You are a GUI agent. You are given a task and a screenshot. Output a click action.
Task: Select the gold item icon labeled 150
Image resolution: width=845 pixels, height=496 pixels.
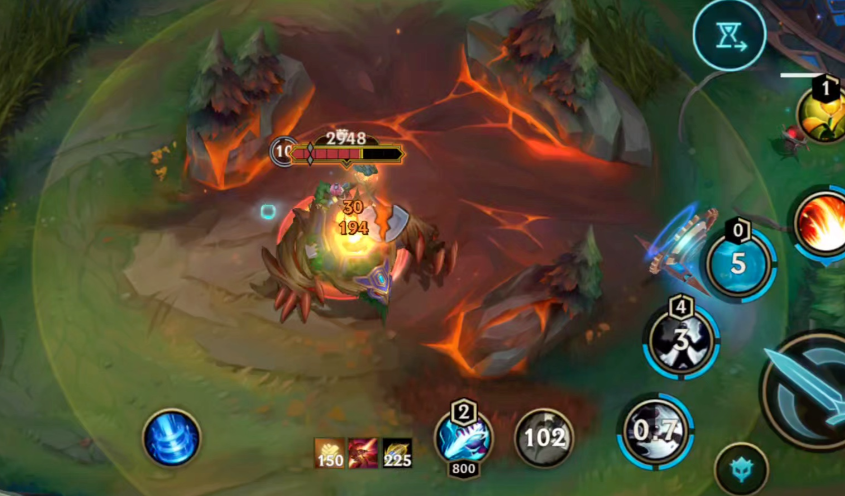(330, 453)
